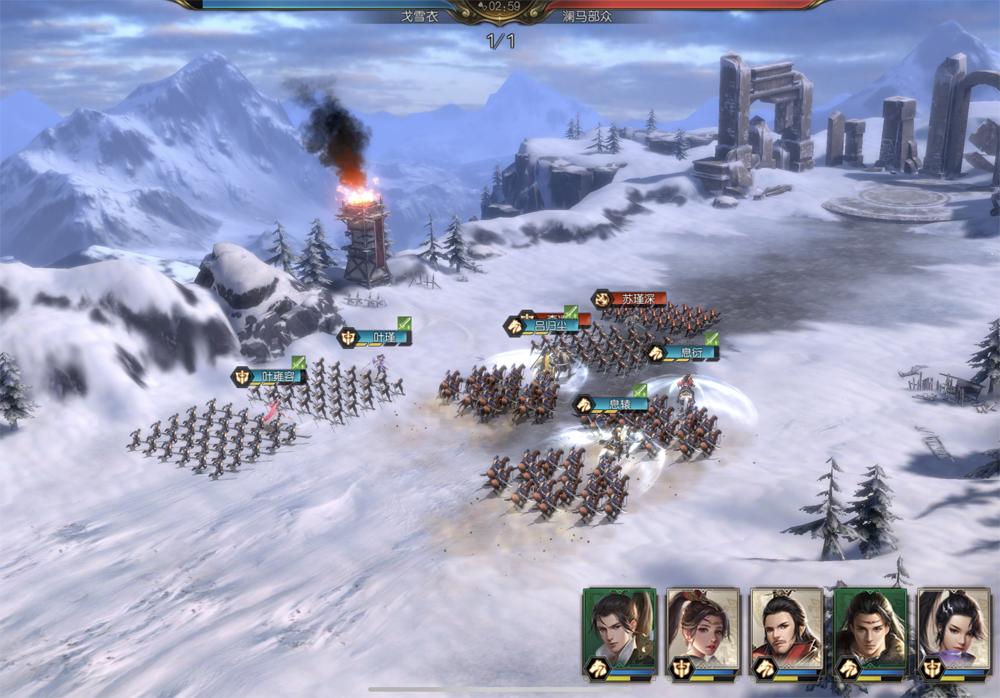This screenshot has width=1000, height=698.
Task: Select the 息辕 cavalry unit tag
Action: pos(611,405)
